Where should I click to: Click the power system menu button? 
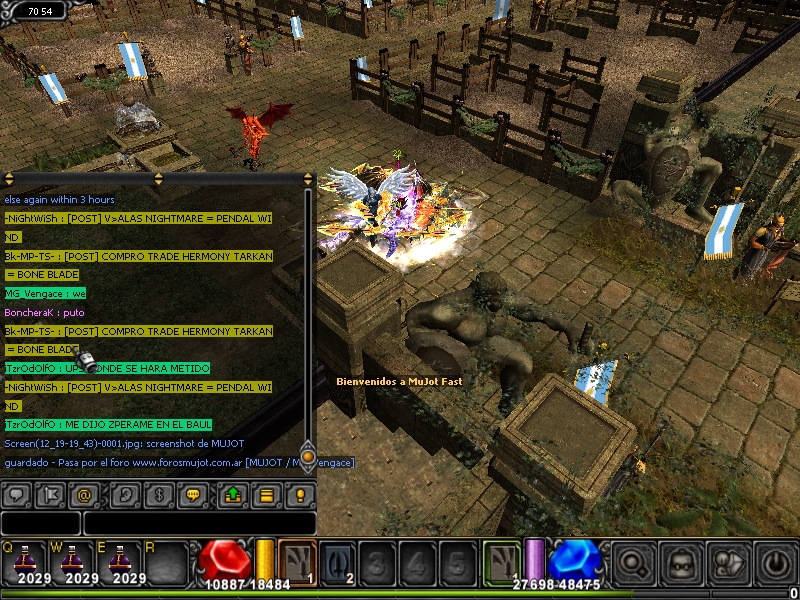click(775, 562)
